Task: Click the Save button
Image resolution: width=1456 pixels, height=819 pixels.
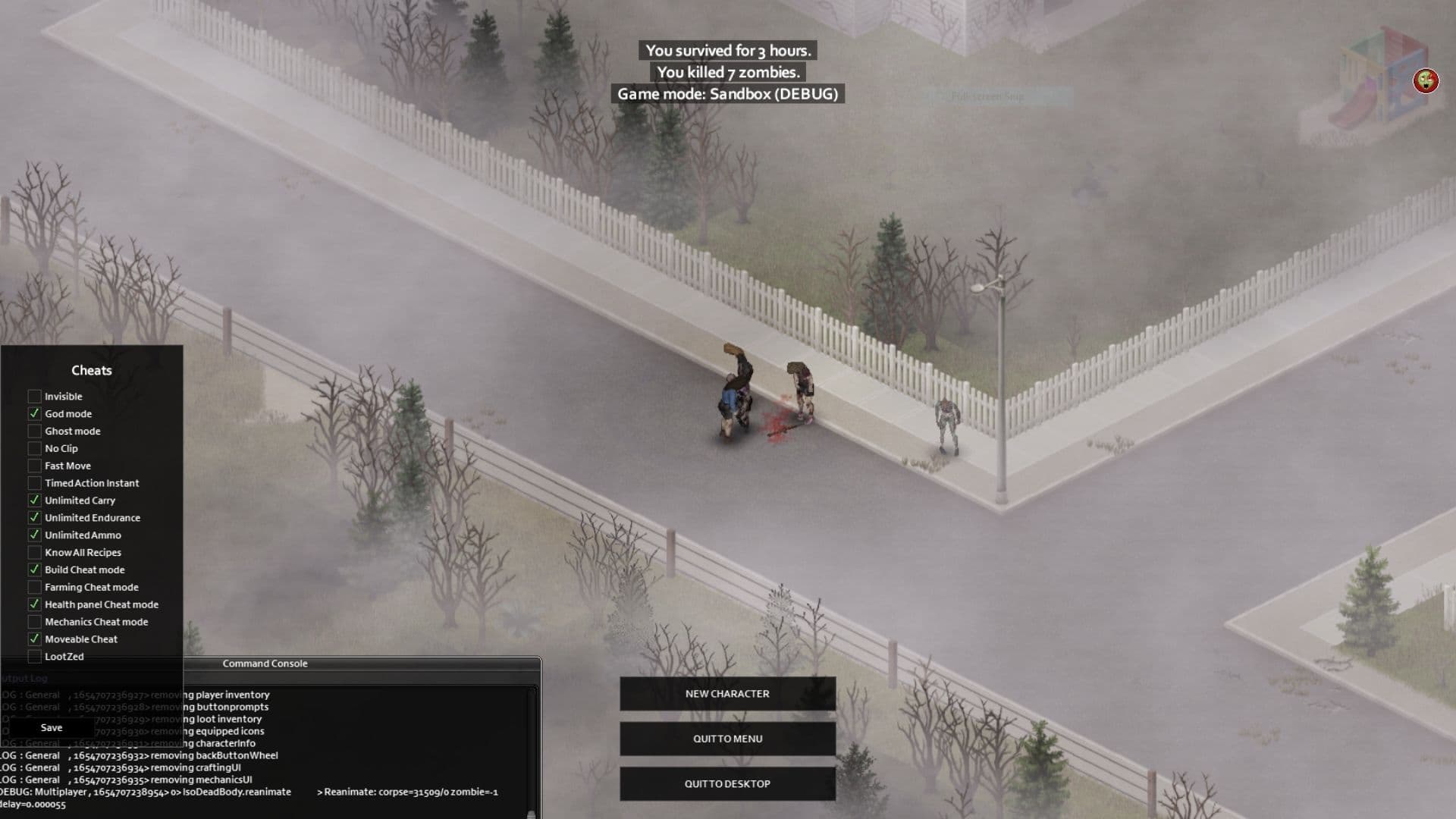Action: coord(51,727)
